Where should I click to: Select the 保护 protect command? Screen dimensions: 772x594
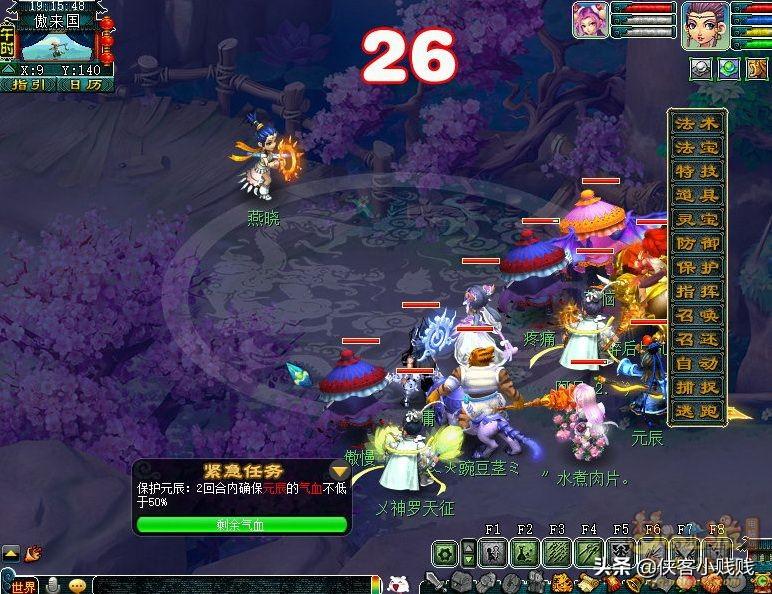coord(696,267)
